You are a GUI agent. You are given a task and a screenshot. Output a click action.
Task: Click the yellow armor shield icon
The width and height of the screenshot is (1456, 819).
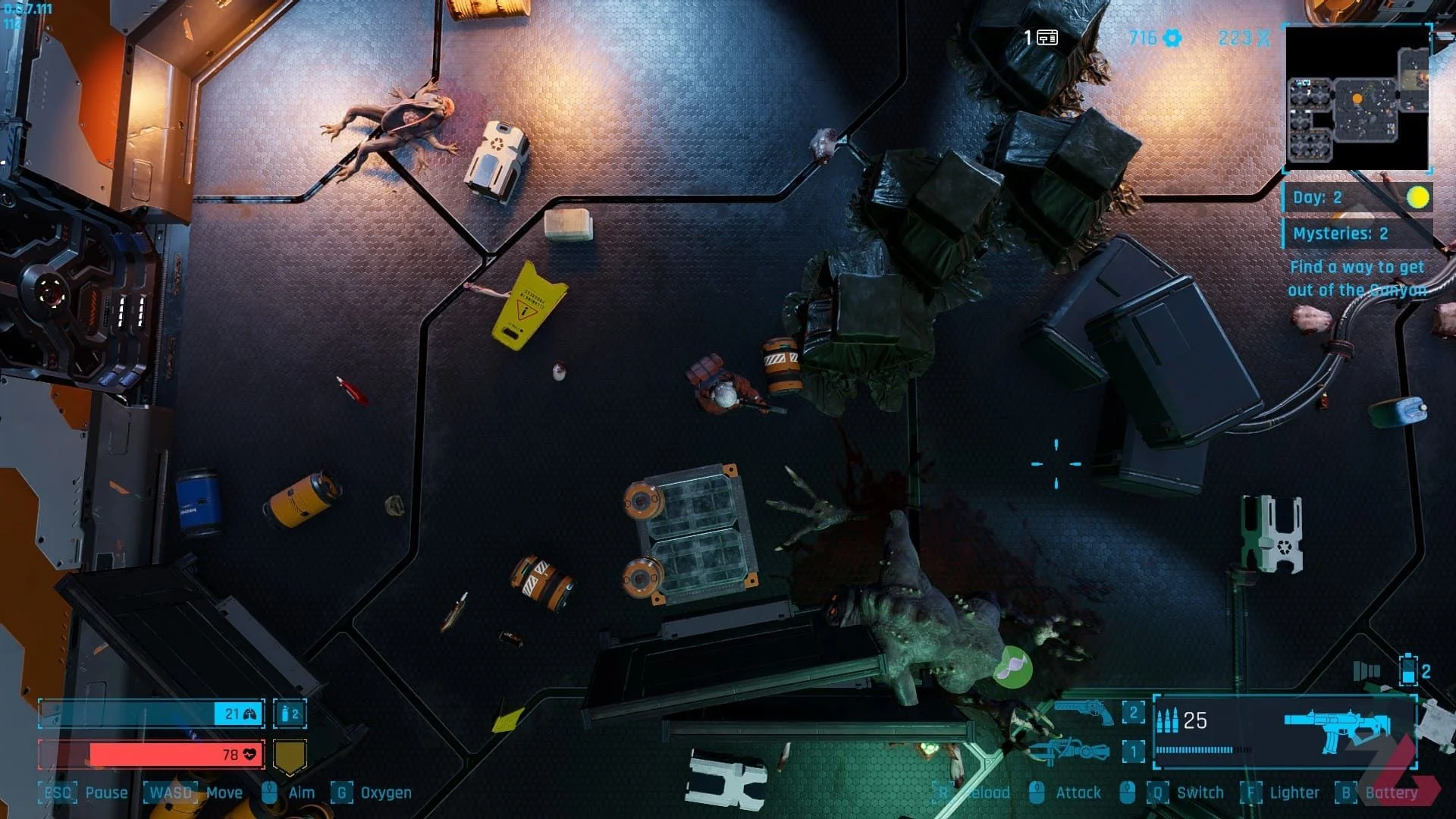coord(289,755)
